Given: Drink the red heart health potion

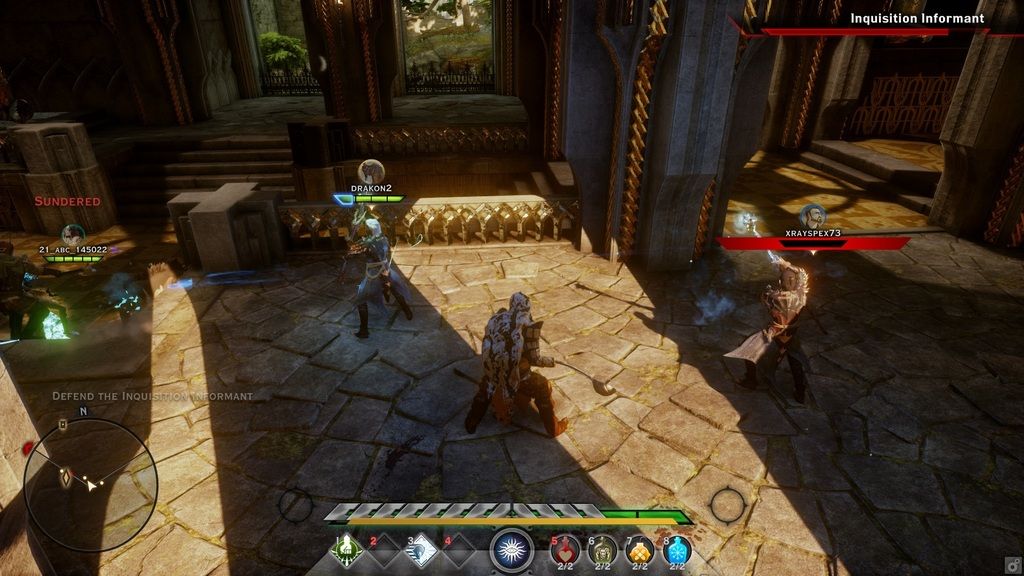Looking at the screenshot, I should pyautogui.click(x=566, y=549).
